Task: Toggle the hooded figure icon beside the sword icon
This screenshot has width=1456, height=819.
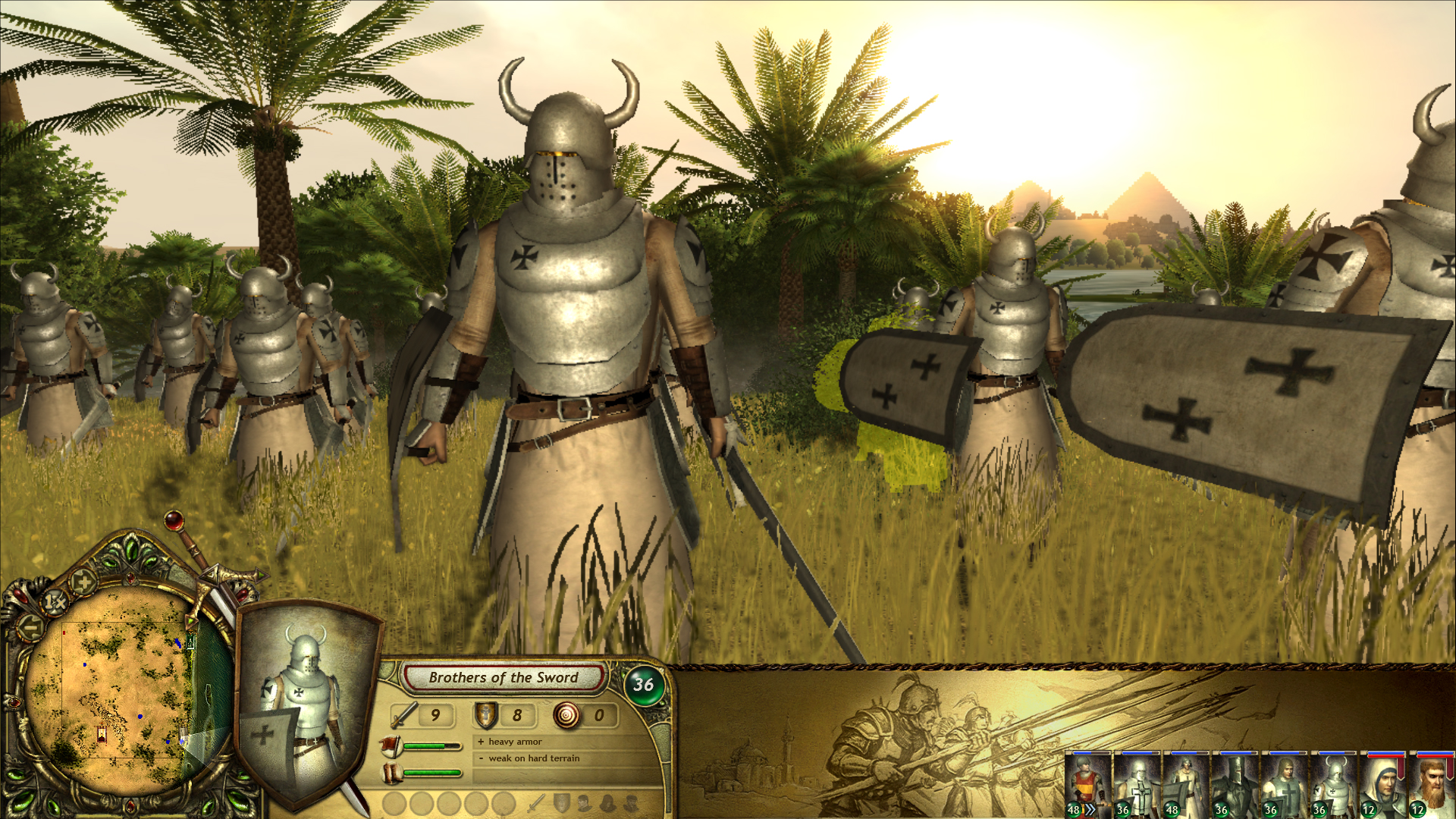Action: (x=607, y=805)
